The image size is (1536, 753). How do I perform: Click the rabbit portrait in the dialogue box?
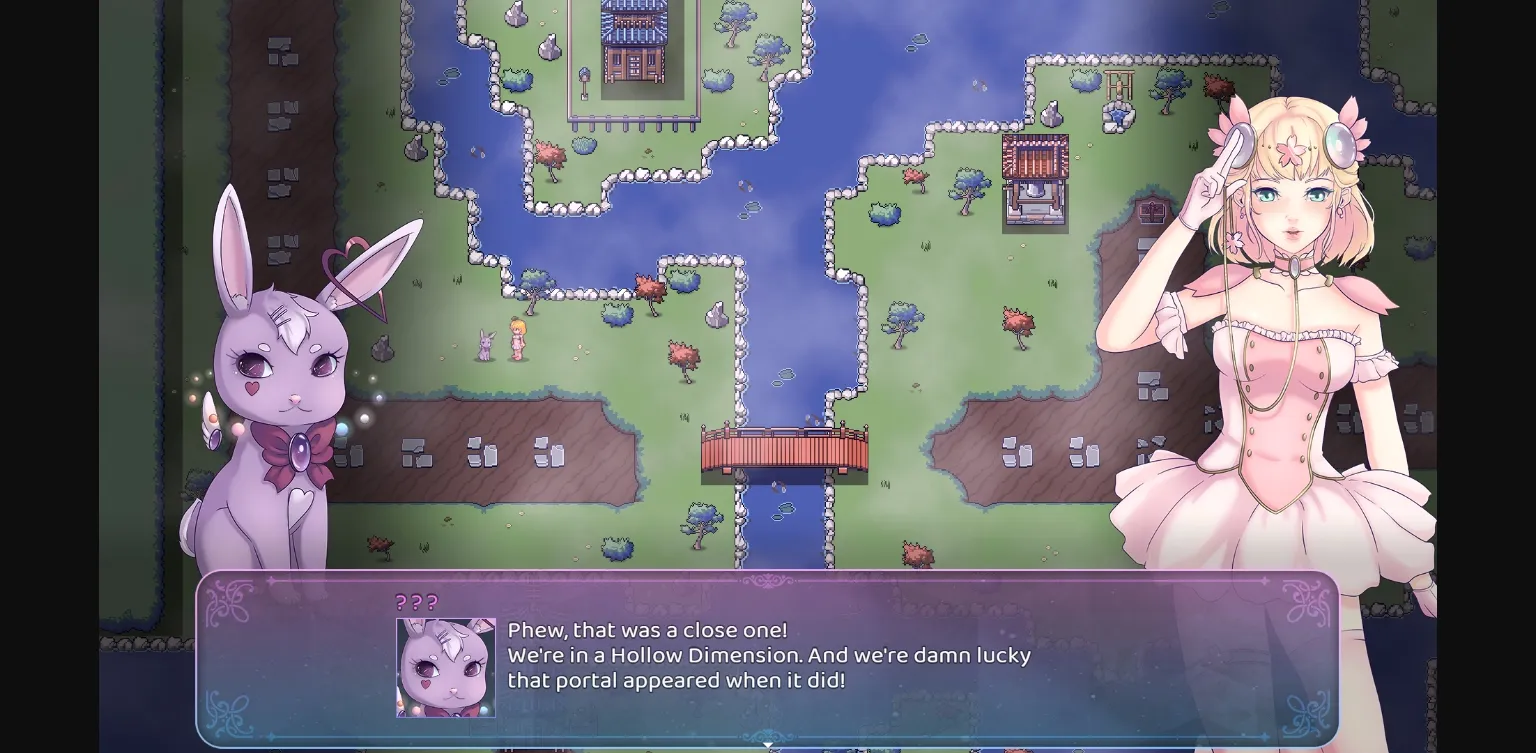pos(445,667)
